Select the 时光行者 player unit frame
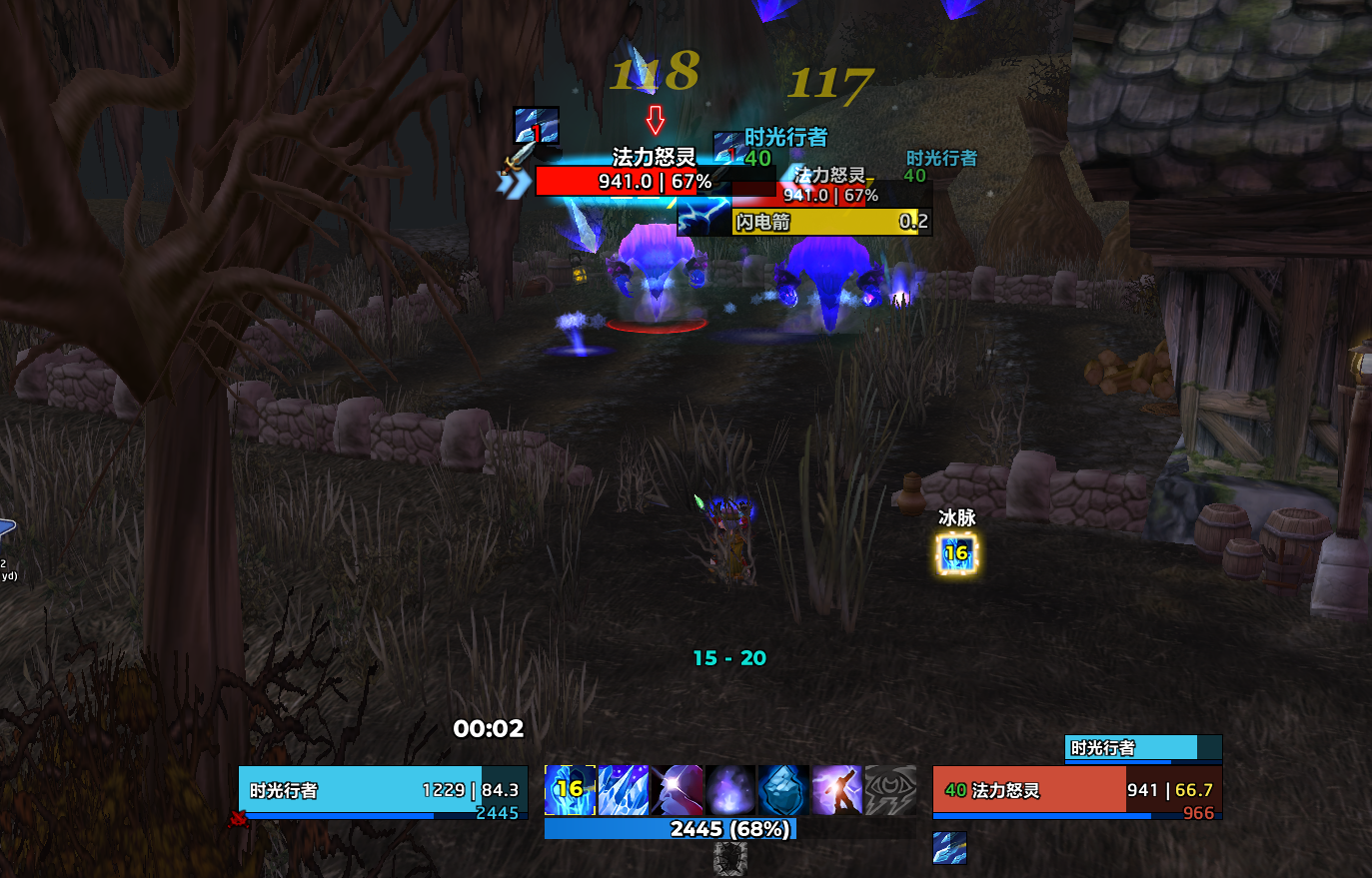1372x878 pixels. (383, 791)
